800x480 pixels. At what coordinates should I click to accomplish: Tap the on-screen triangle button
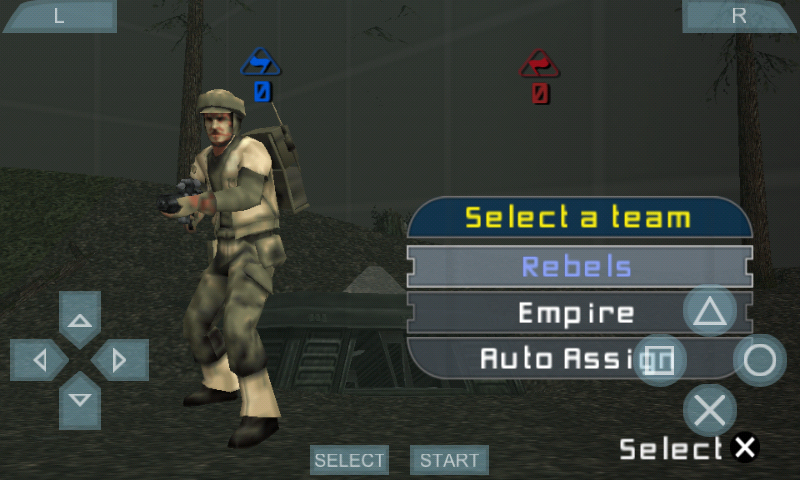click(710, 312)
